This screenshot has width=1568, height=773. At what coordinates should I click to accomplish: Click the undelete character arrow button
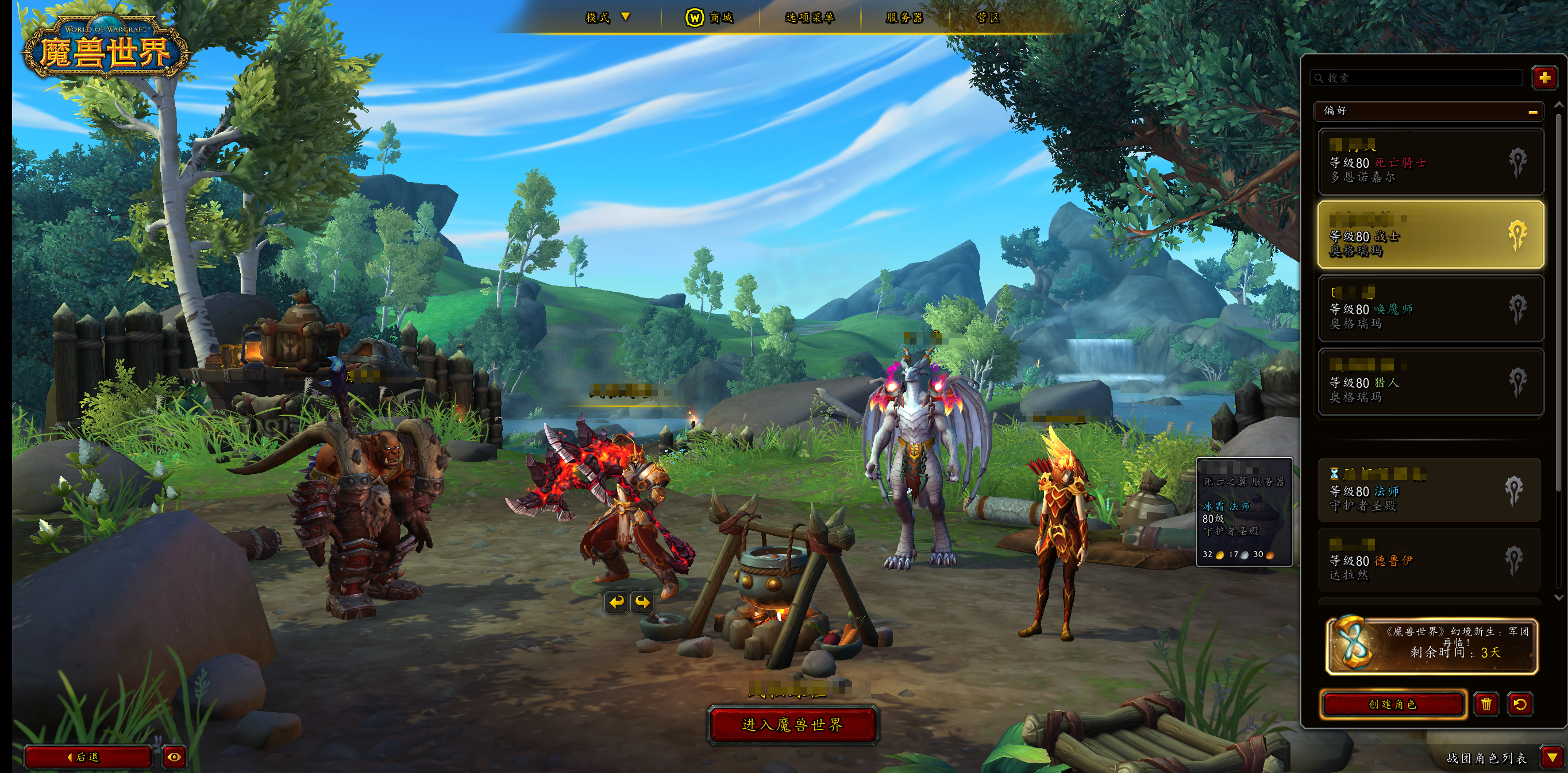(x=1520, y=704)
